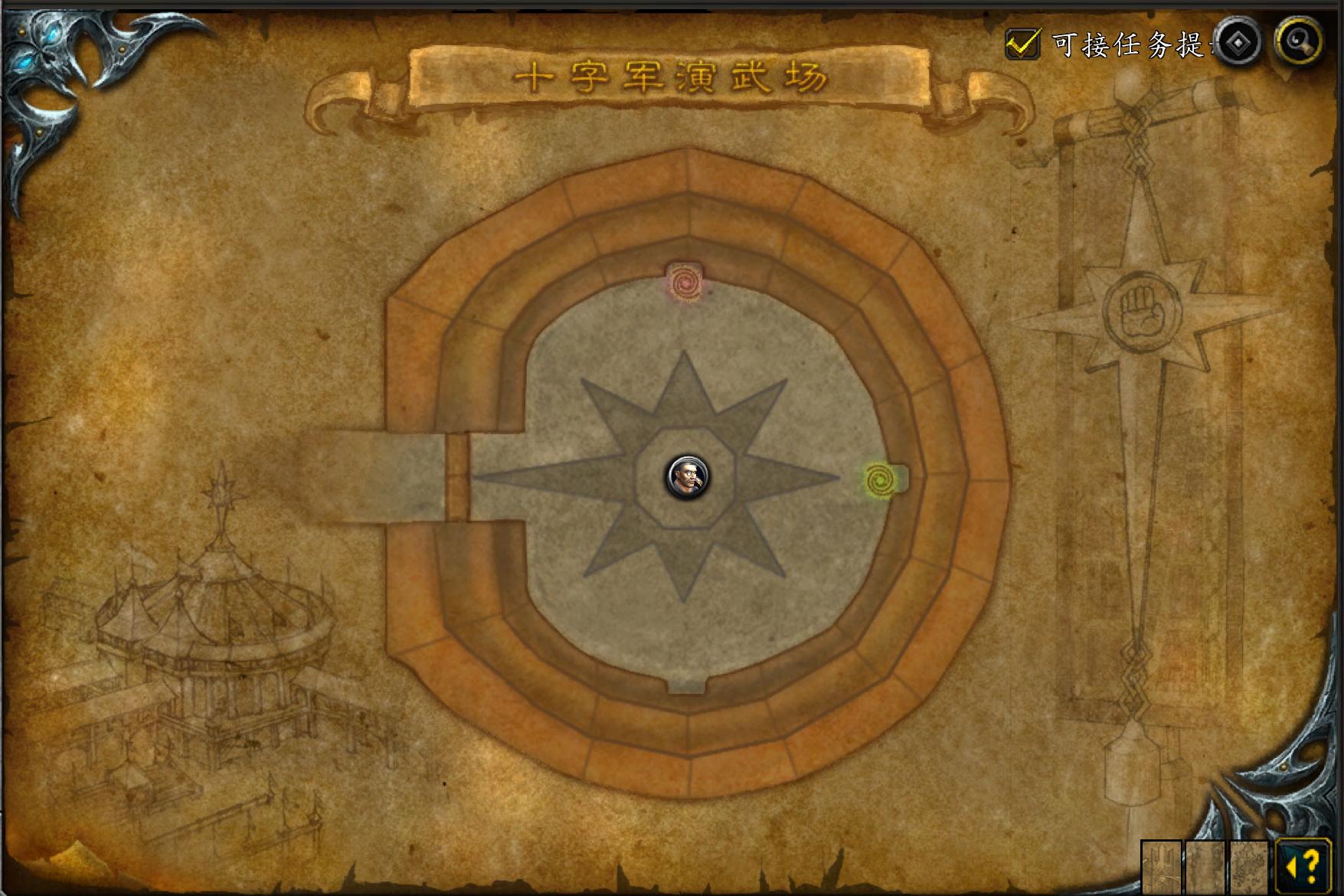The image size is (1344, 896).
Task: Open the magnifying glass map filter
Action: coord(1299,41)
